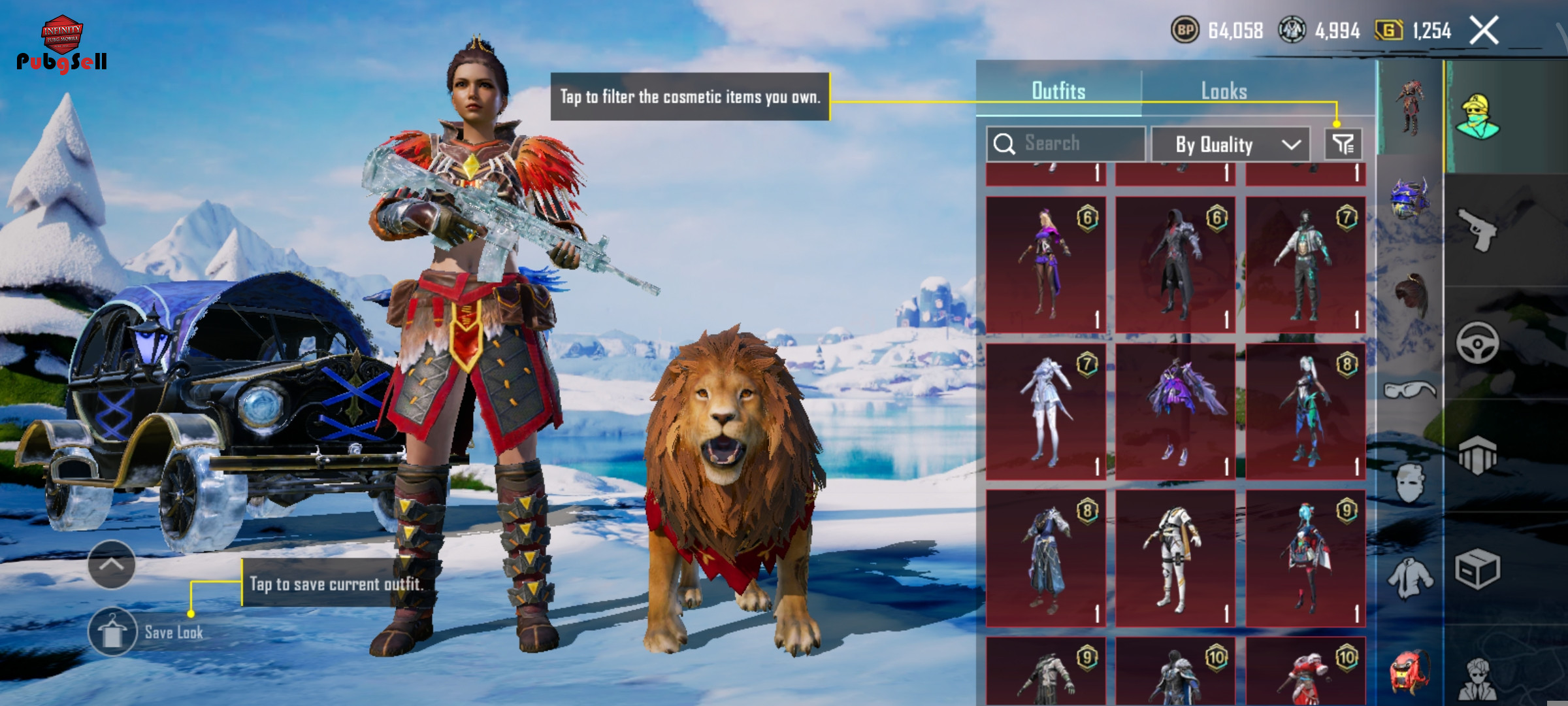Pick the all-white silver-haired outfit

(1045, 412)
